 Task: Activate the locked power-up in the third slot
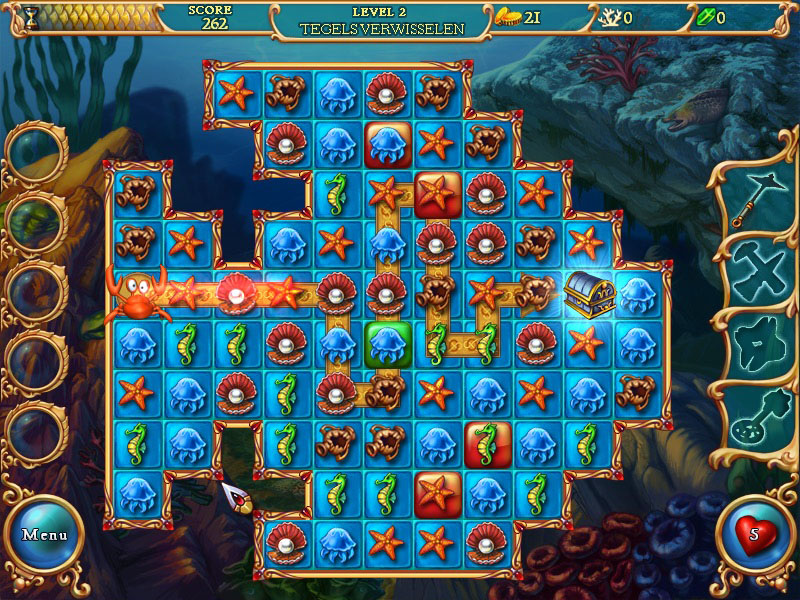tap(753, 343)
